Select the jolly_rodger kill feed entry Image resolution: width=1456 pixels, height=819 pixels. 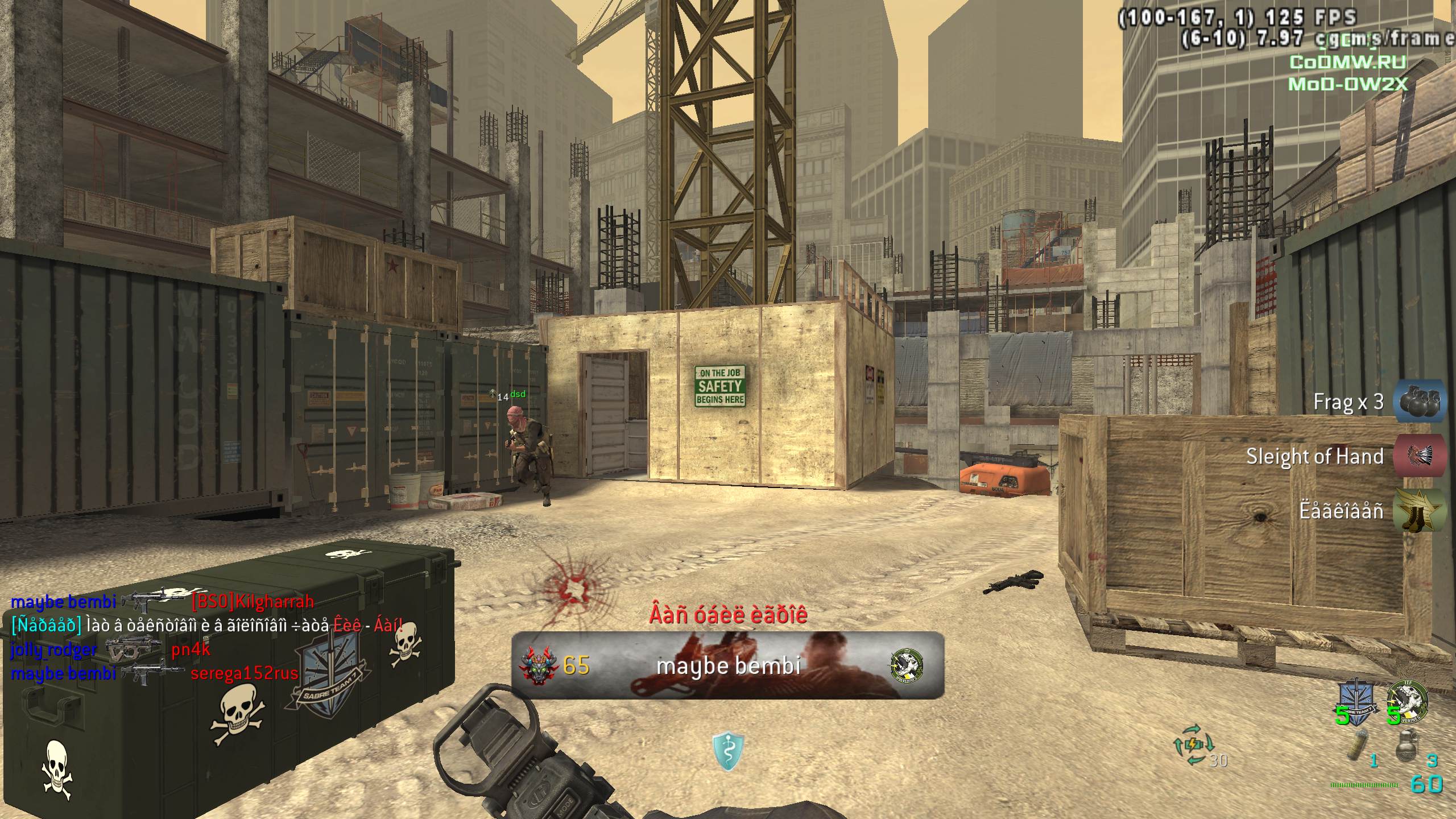point(111,649)
